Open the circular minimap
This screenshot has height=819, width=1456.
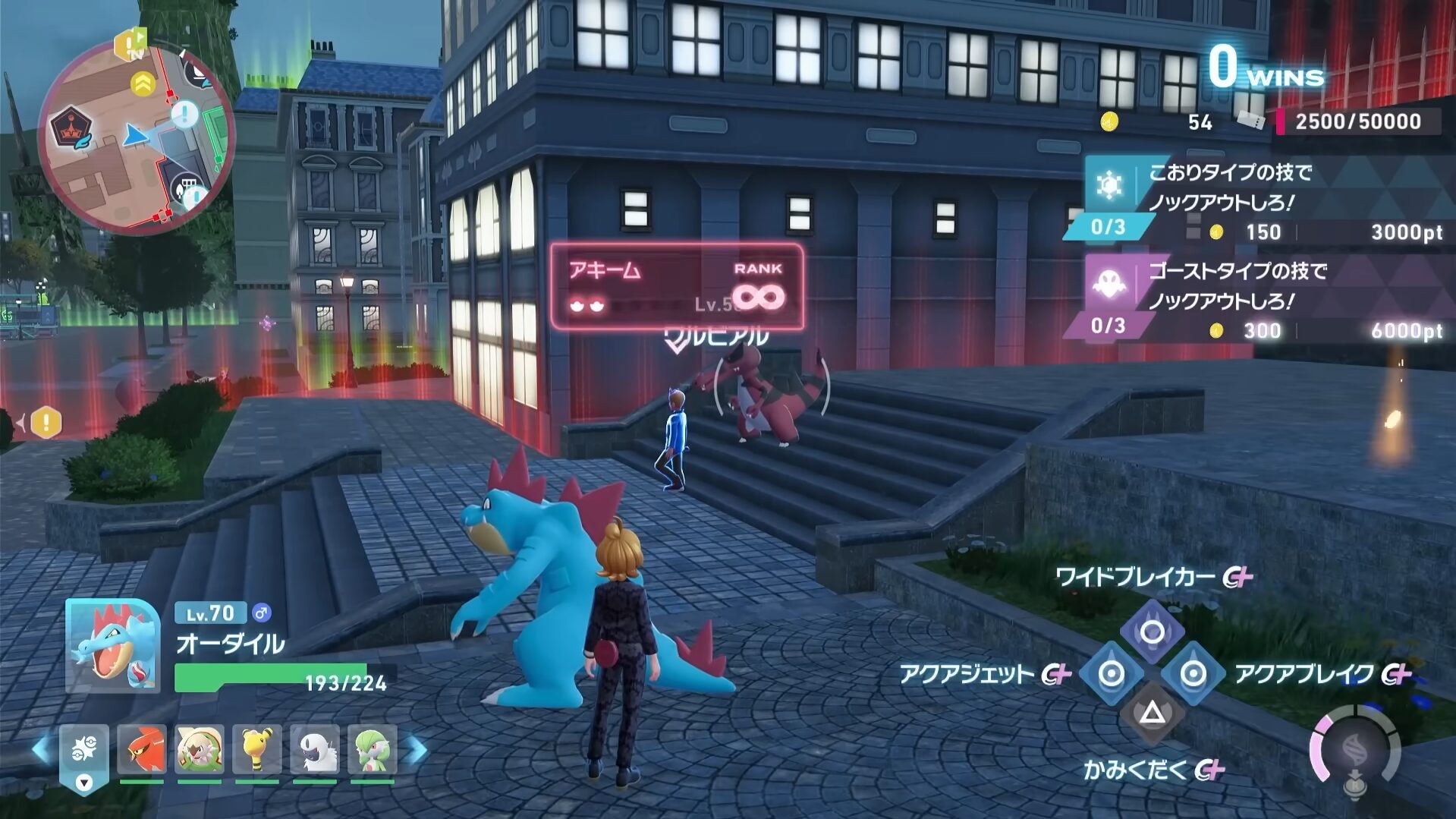point(135,137)
